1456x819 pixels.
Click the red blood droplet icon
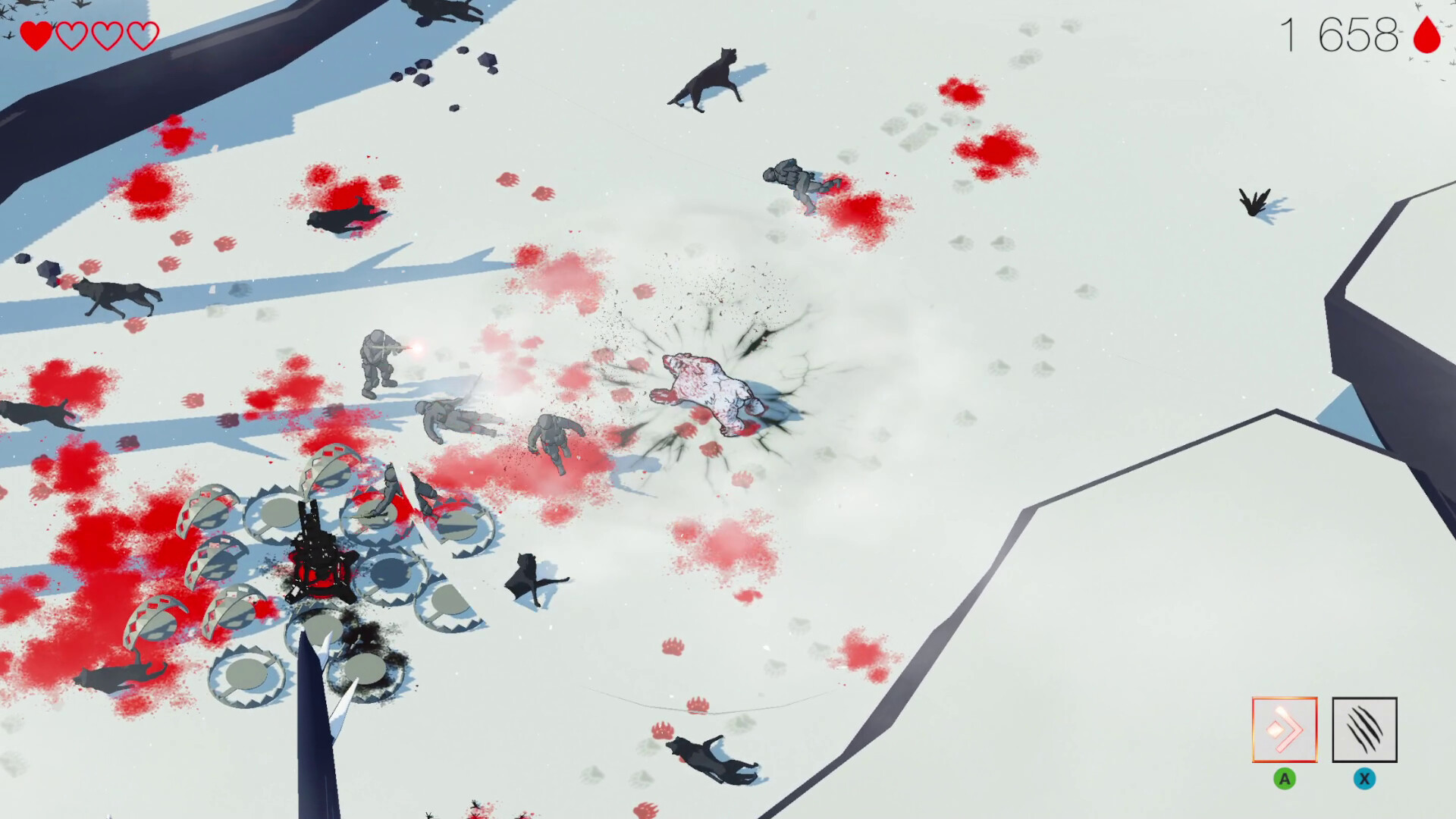click(x=1424, y=34)
